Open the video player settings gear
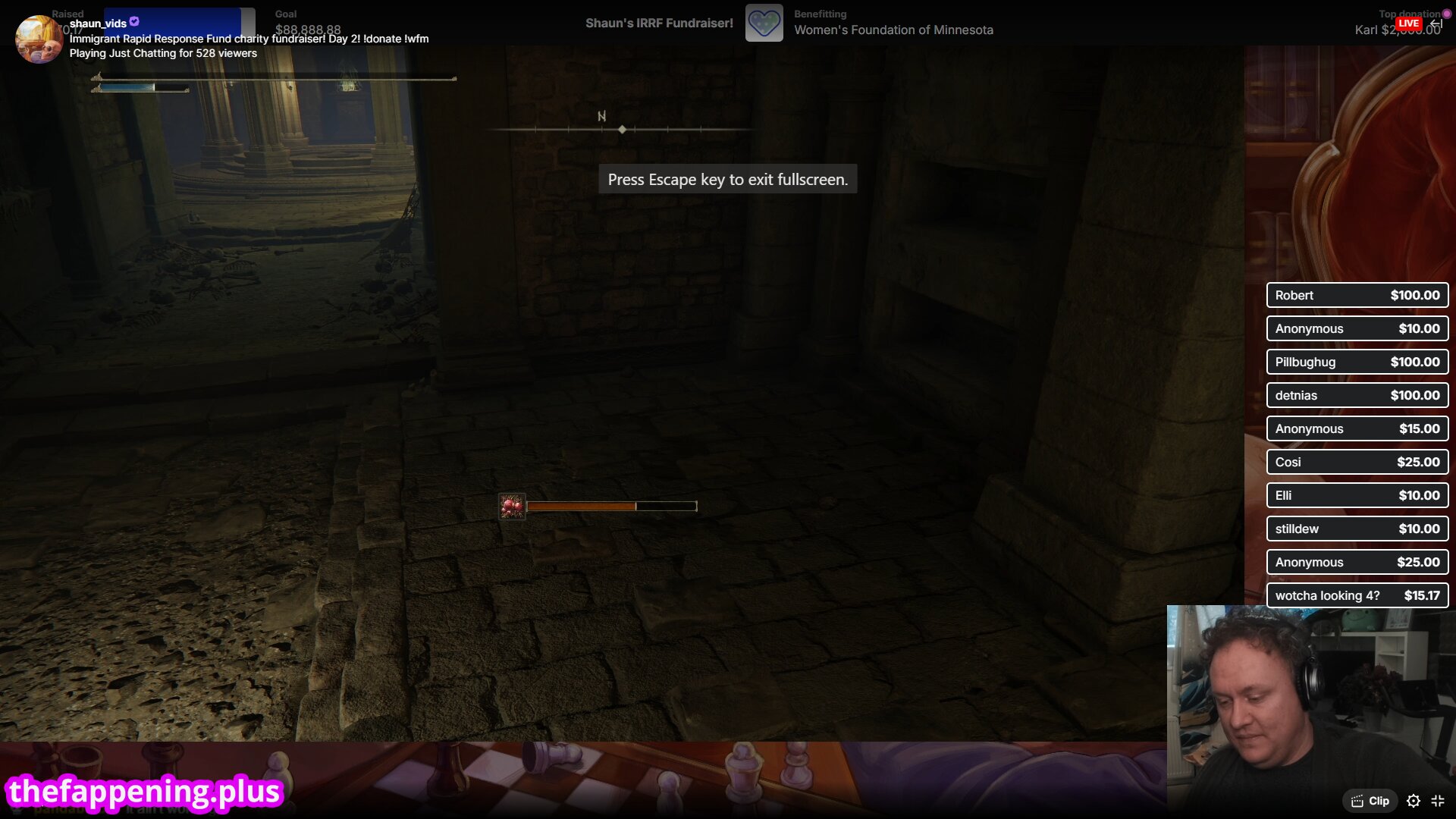This screenshot has height=819, width=1456. click(x=1414, y=801)
